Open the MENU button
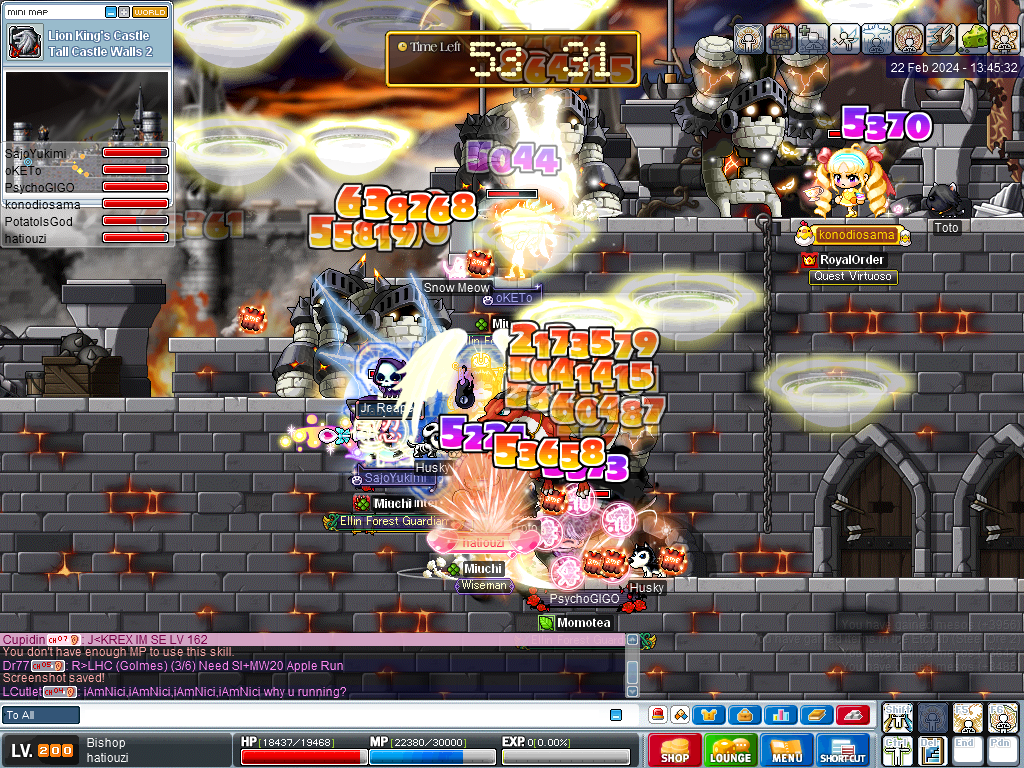This screenshot has height=768, width=1024. pyautogui.click(x=786, y=751)
